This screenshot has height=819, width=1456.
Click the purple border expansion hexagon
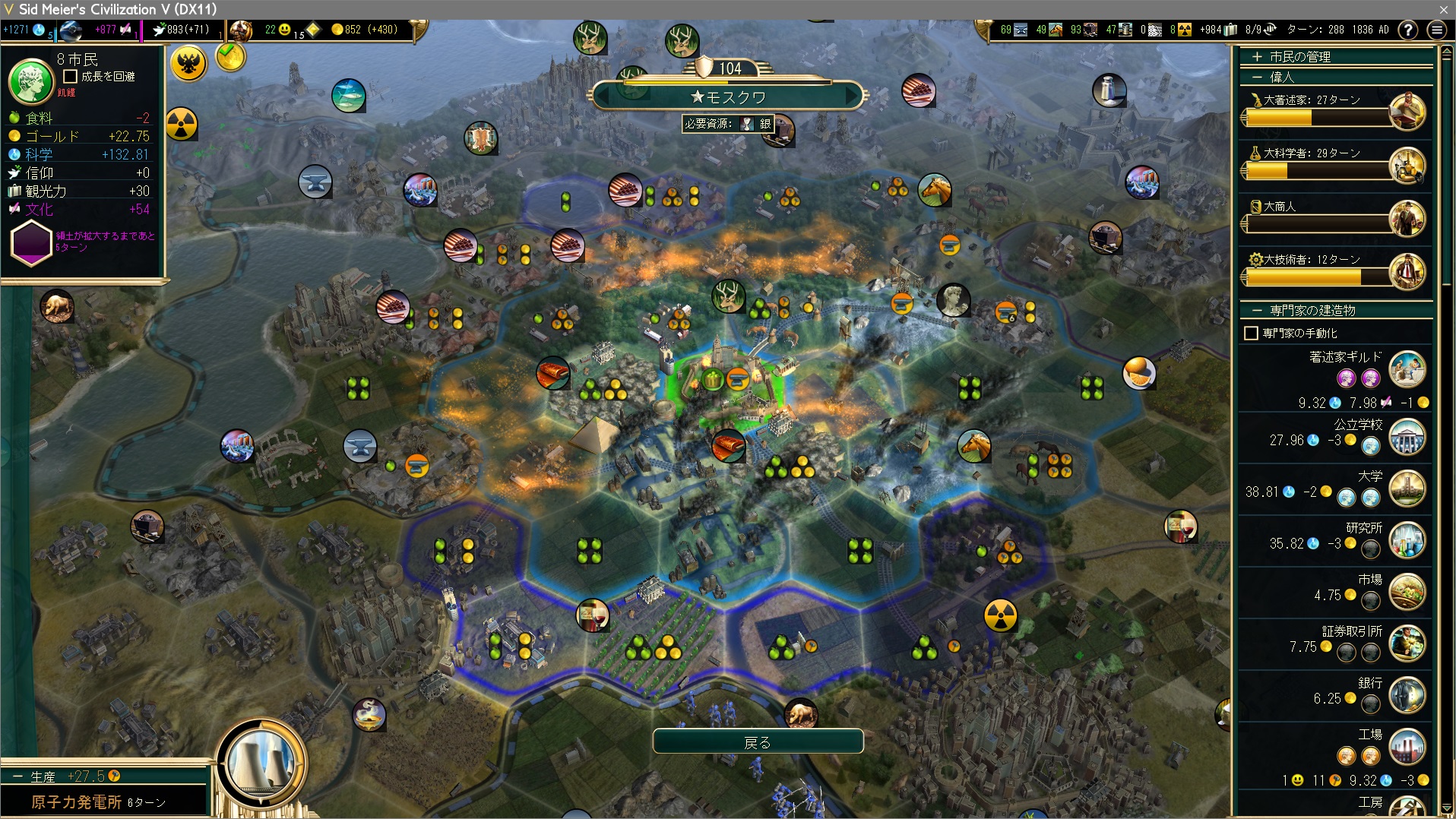31,243
